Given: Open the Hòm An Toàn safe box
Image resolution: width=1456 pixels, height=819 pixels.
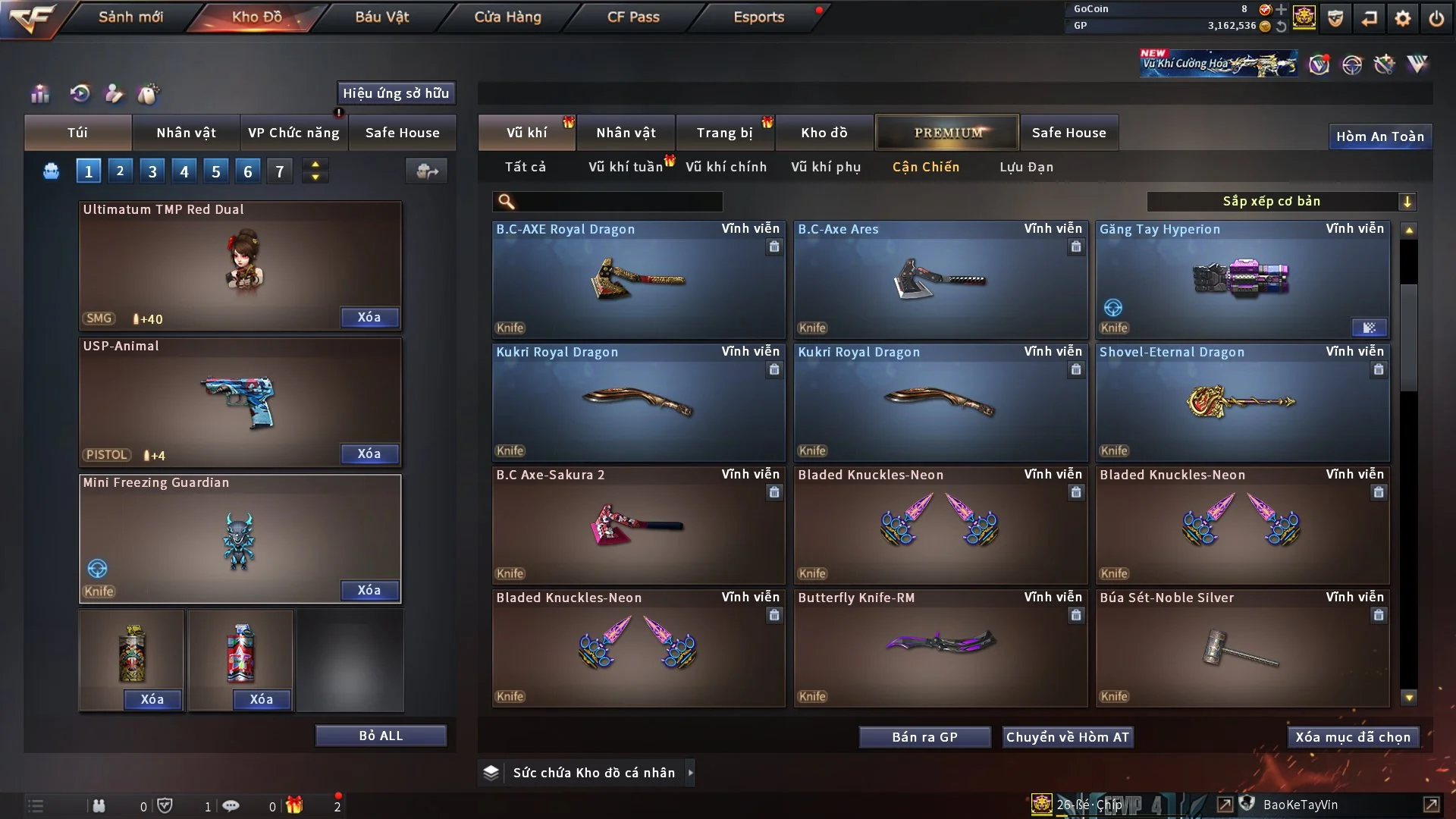Looking at the screenshot, I should tap(1379, 136).
